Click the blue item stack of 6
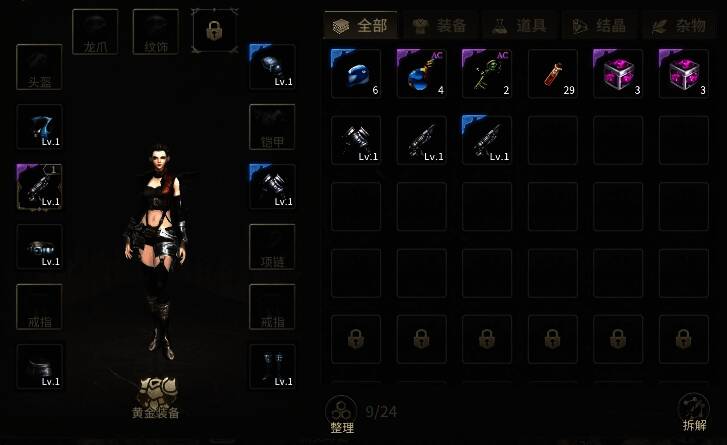The image size is (727, 445). pyautogui.click(x=355, y=74)
